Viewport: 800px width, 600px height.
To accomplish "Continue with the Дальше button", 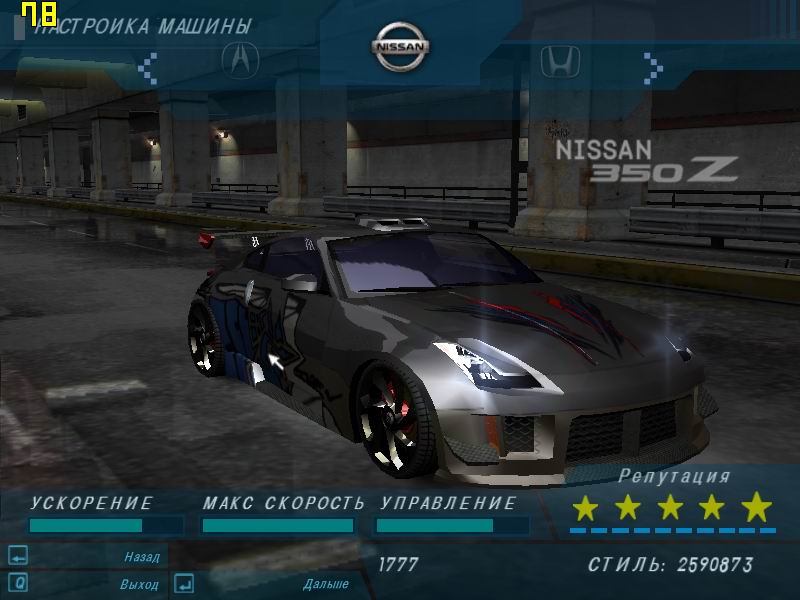I will click(x=325, y=583).
